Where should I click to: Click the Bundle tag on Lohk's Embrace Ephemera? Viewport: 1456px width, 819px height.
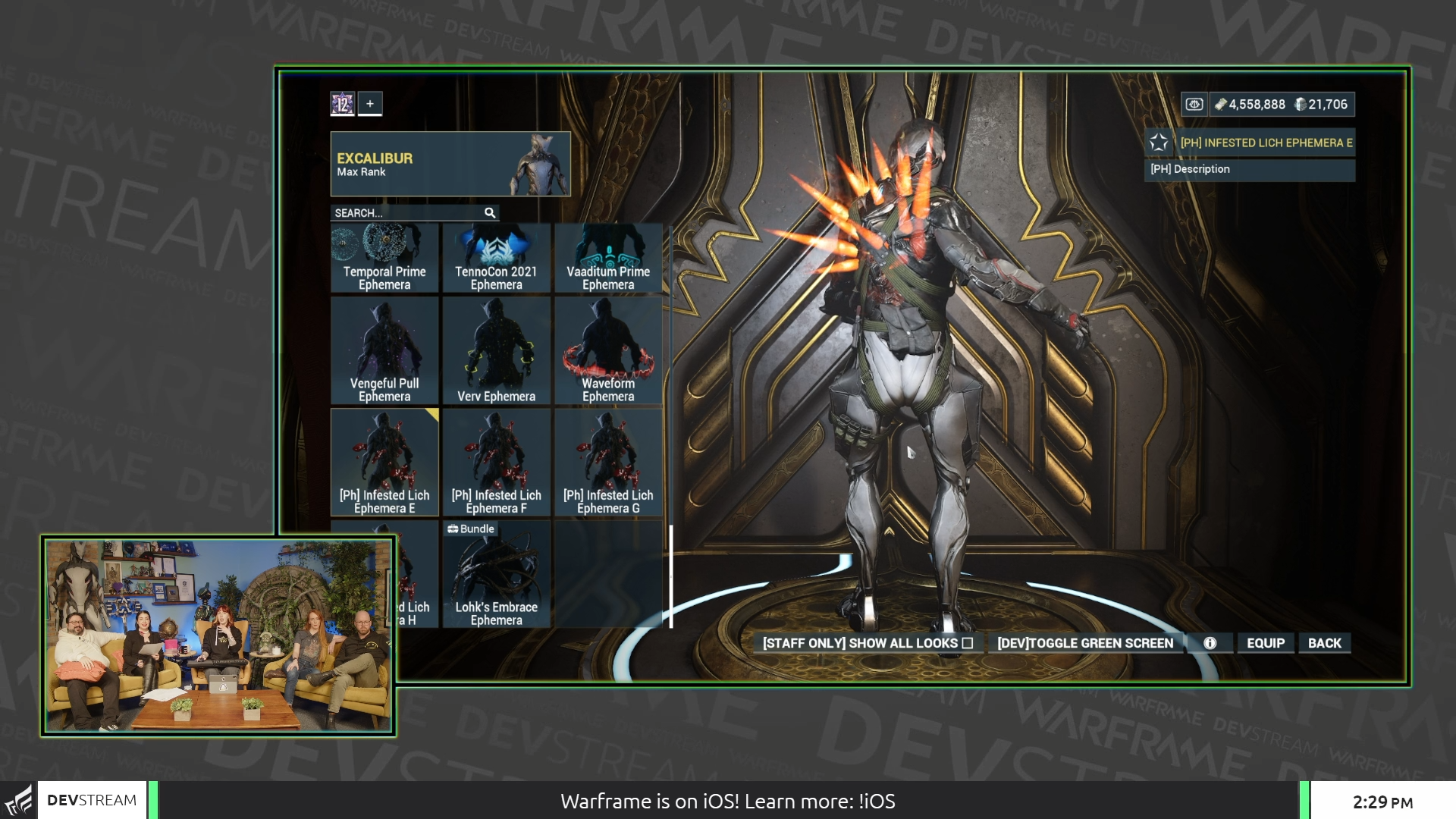(x=470, y=529)
